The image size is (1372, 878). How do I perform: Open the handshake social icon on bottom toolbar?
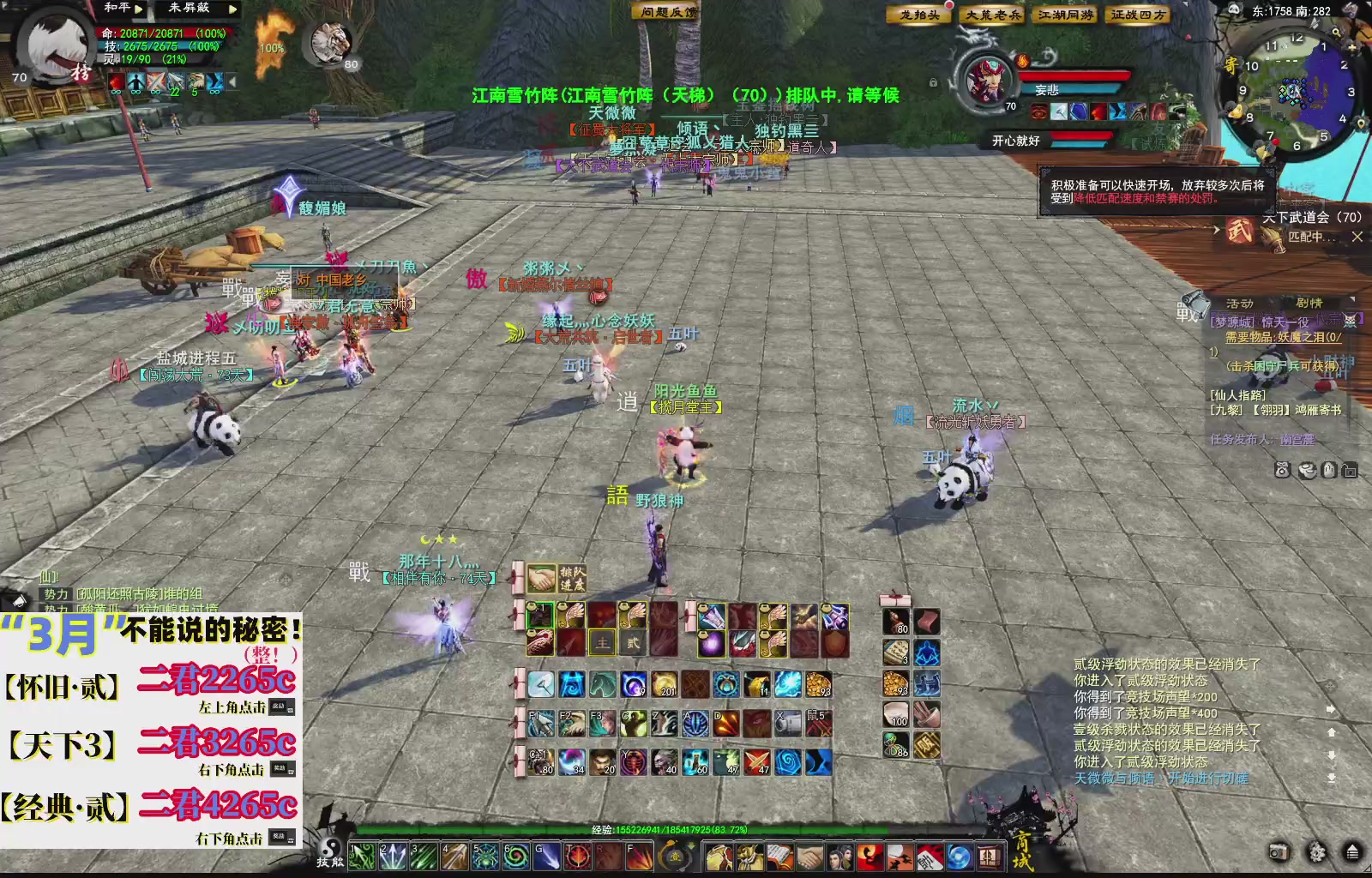pos(810,857)
